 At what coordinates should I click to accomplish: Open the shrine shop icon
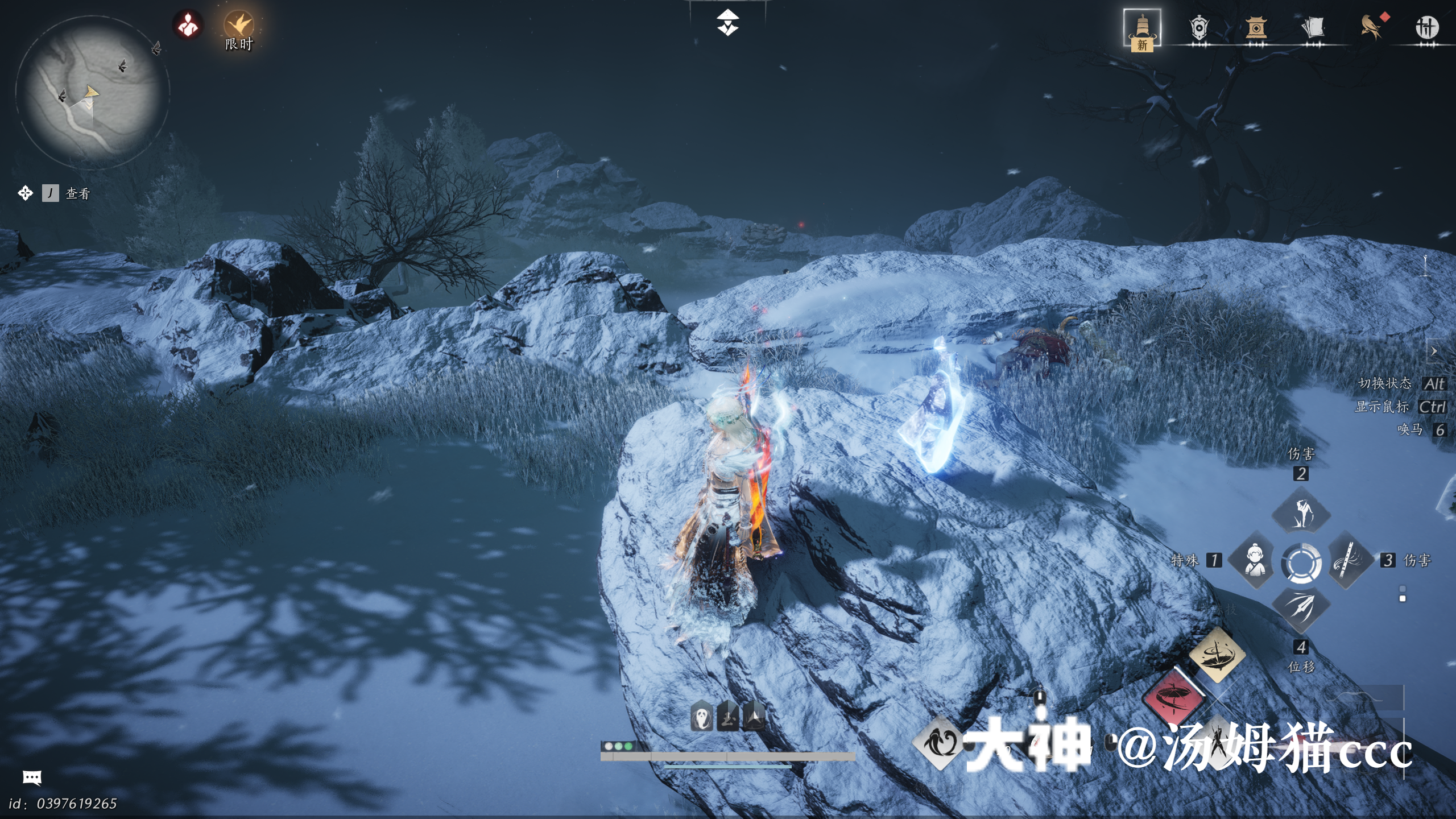tap(1256, 28)
